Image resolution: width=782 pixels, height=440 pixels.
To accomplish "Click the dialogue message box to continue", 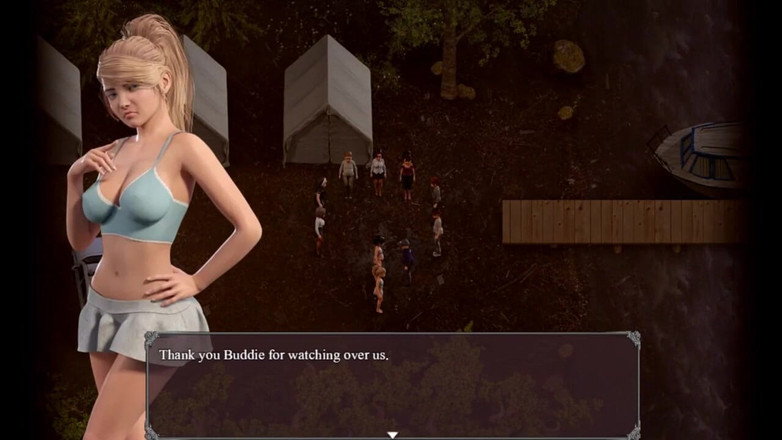I will [x=393, y=385].
